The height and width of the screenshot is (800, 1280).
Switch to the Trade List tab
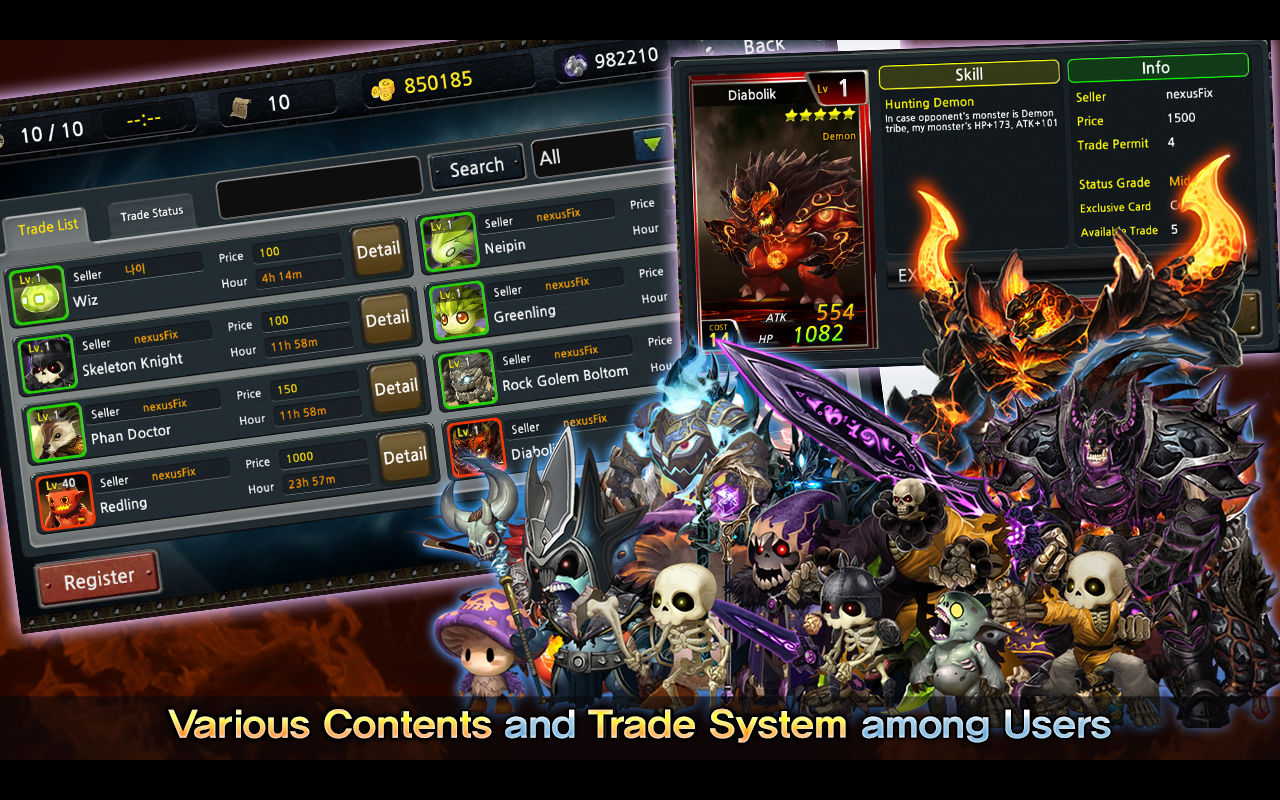click(x=48, y=226)
